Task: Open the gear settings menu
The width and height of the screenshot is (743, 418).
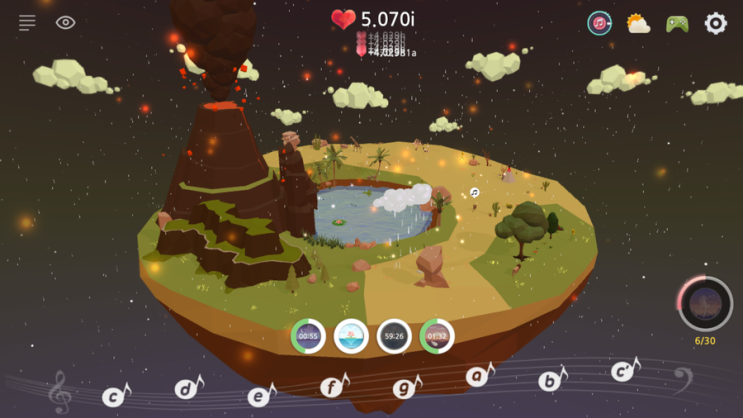Action: coord(716,23)
